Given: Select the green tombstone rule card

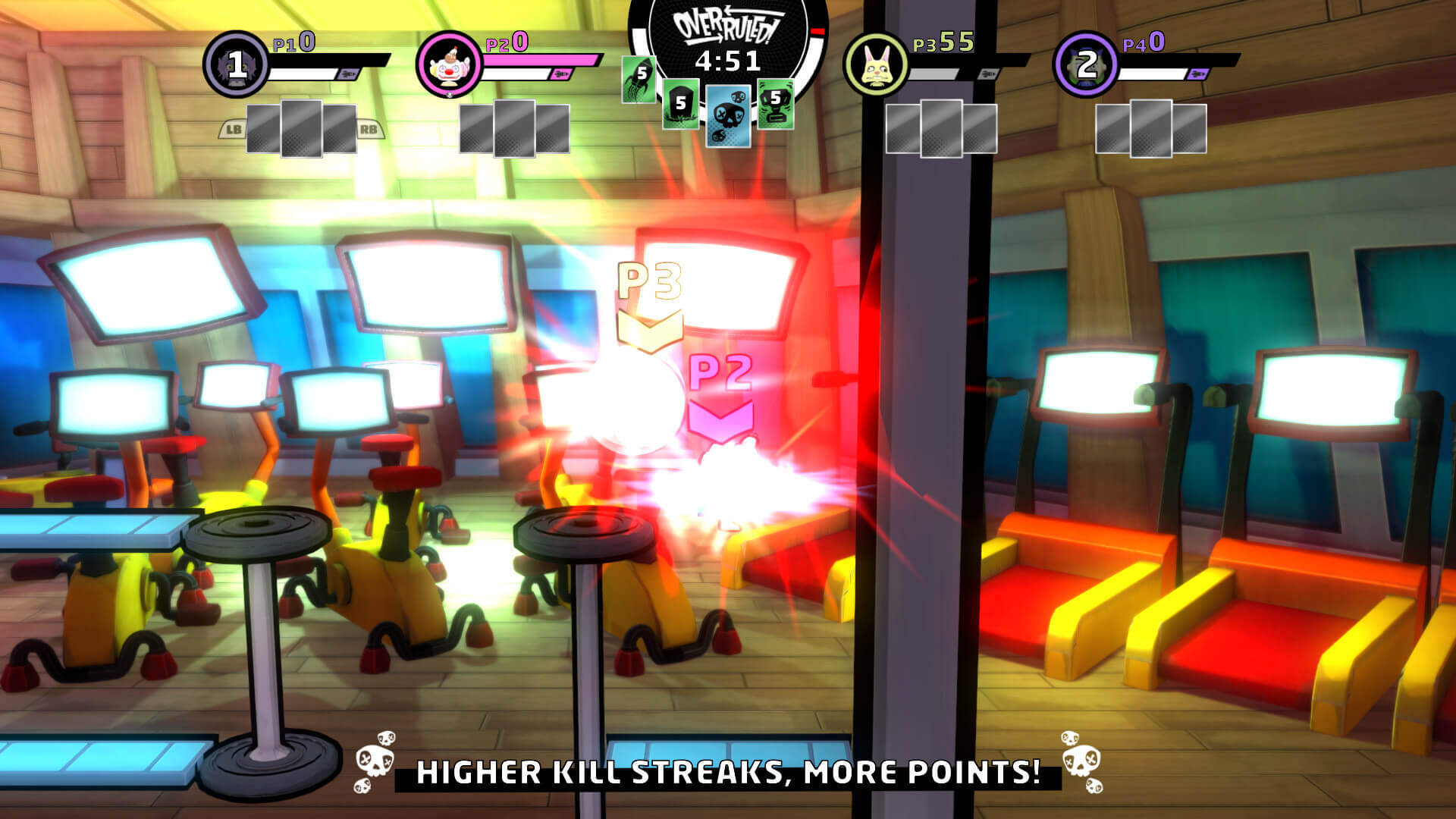Looking at the screenshot, I should click(x=680, y=104).
